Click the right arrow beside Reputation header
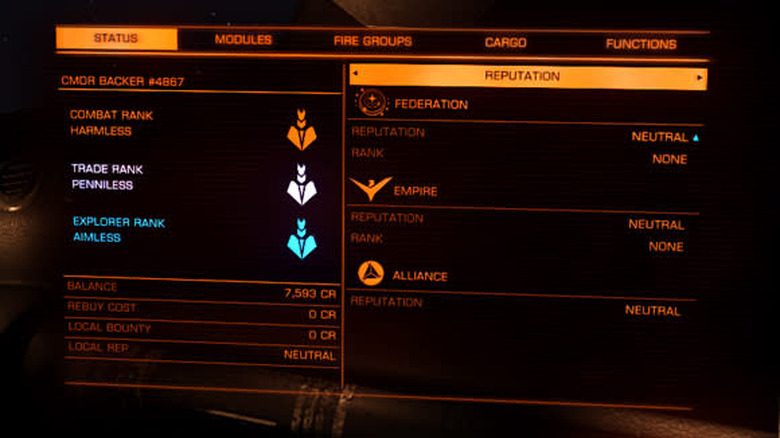 (699, 77)
